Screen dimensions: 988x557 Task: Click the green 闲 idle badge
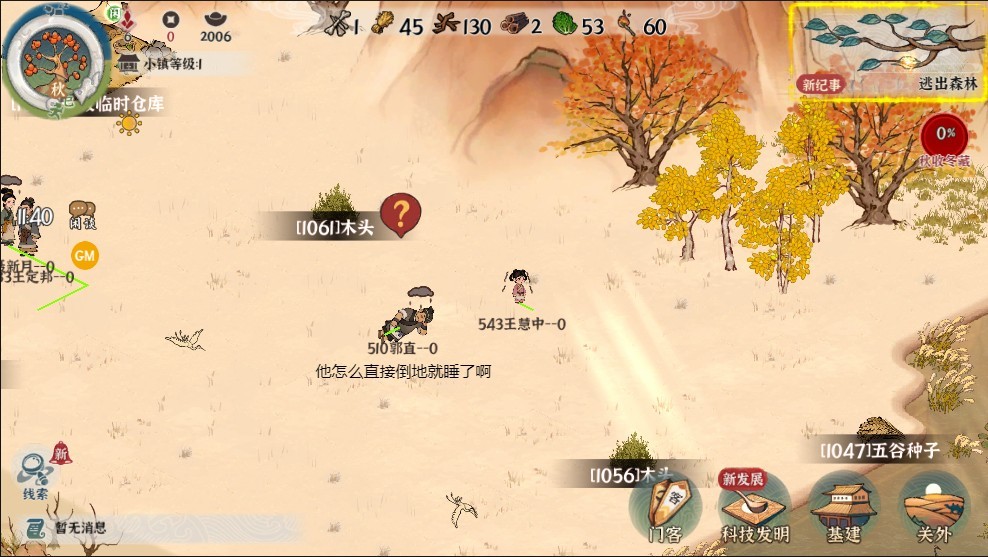114,13
